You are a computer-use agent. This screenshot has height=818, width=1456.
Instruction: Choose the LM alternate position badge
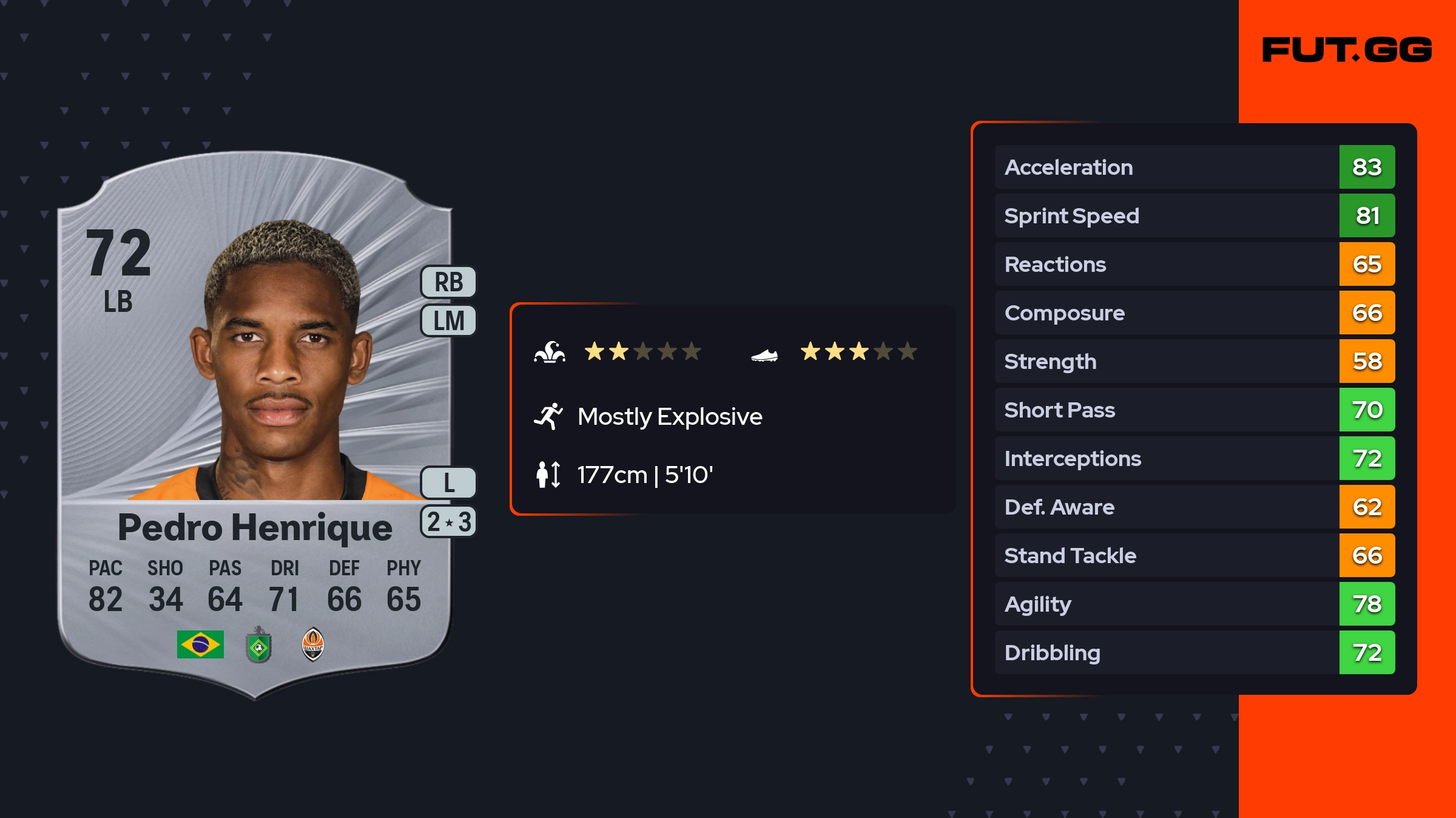pyautogui.click(x=448, y=320)
